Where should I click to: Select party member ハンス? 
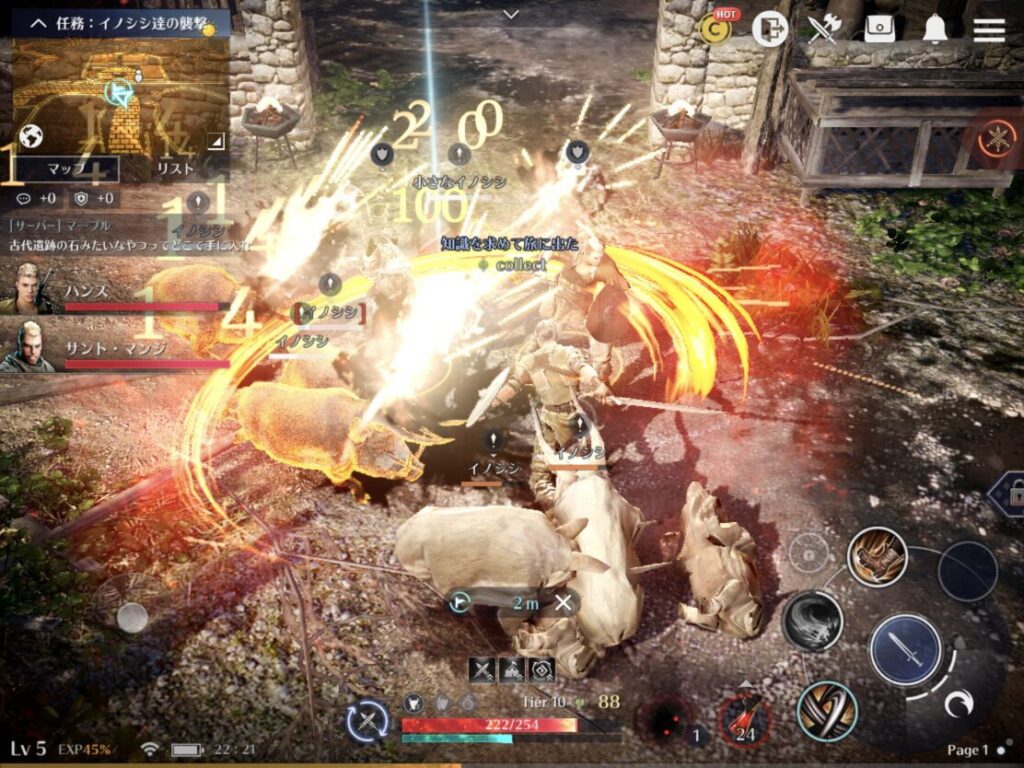tap(110, 290)
